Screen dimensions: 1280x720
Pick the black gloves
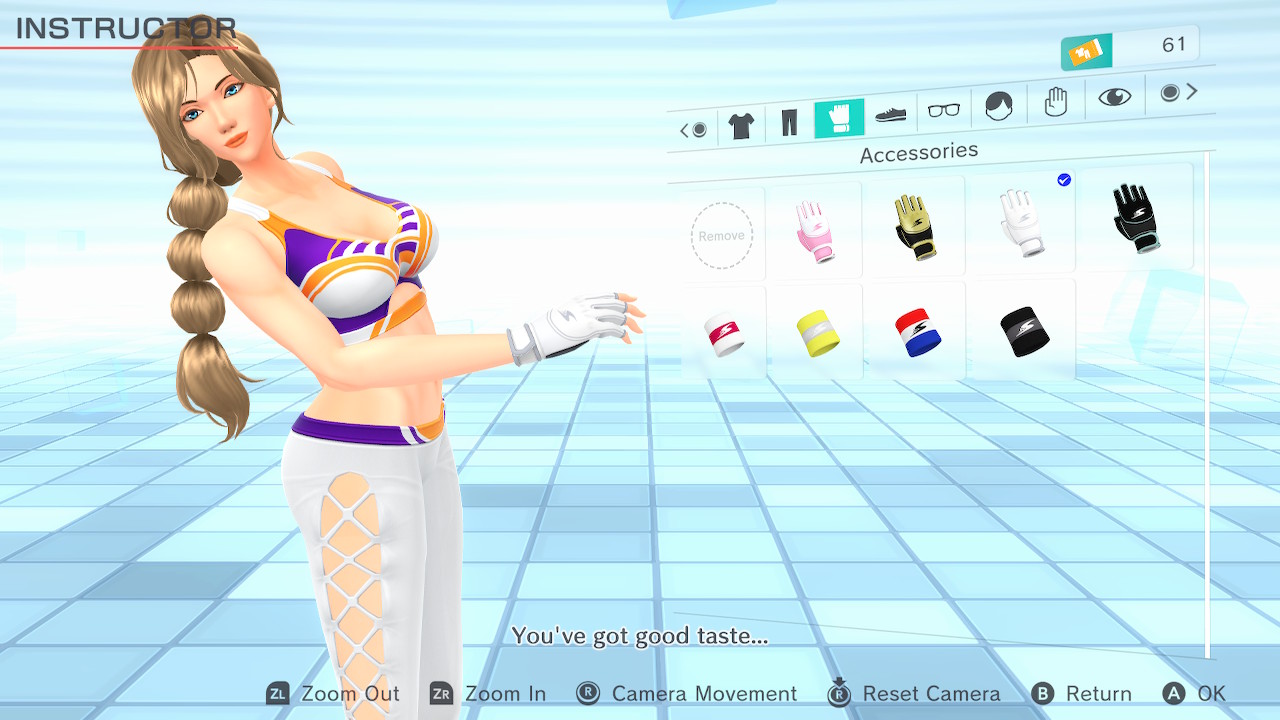[1134, 215]
